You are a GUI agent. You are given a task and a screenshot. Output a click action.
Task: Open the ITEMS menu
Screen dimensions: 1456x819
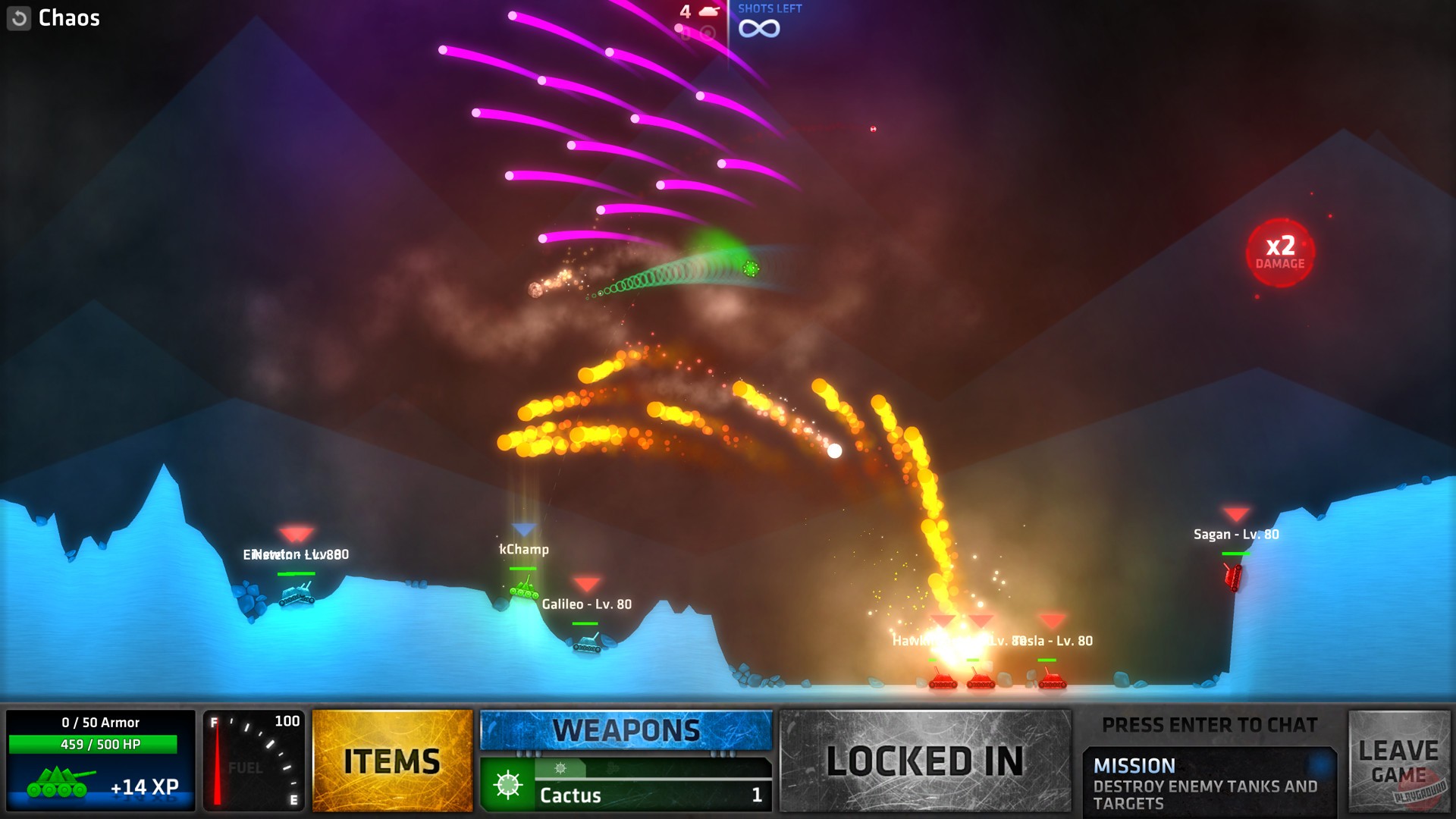391,761
